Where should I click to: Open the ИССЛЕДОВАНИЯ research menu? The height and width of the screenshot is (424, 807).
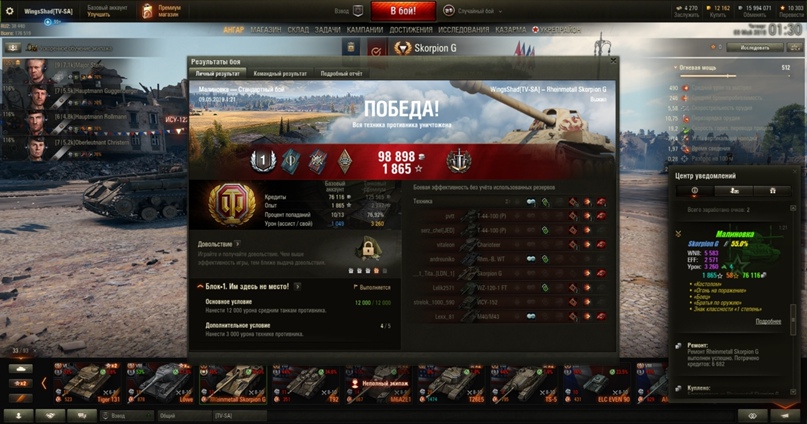point(464,30)
